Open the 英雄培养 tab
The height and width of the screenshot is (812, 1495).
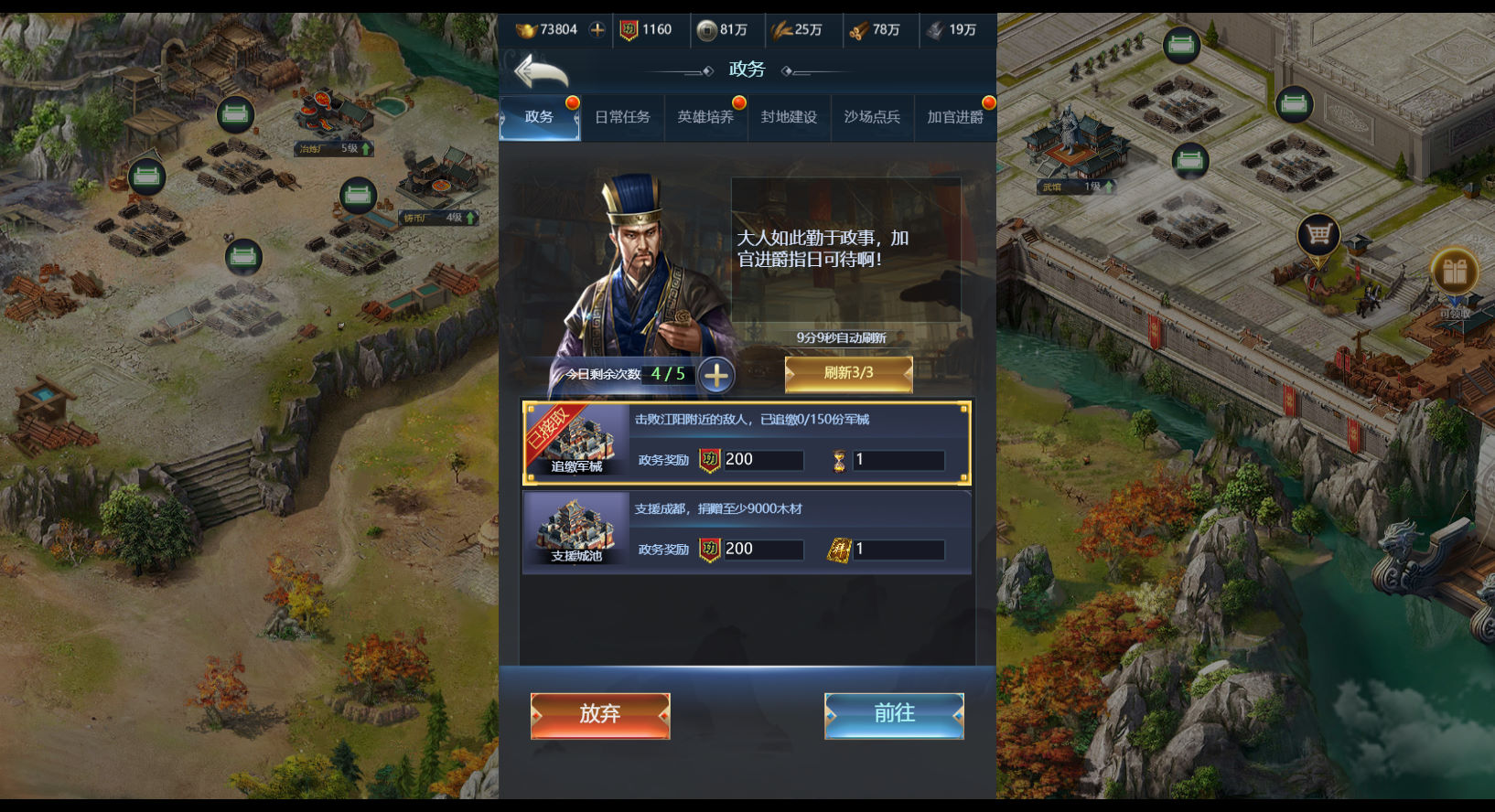coord(705,117)
